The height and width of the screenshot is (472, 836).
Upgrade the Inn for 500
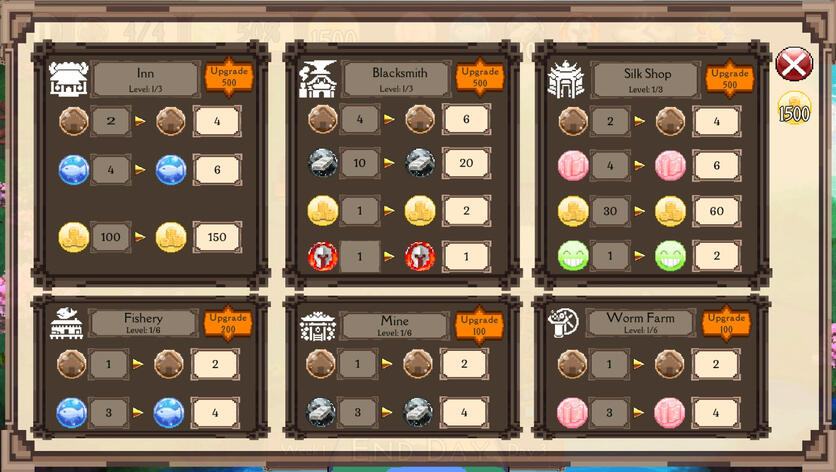[x=228, y=77]
